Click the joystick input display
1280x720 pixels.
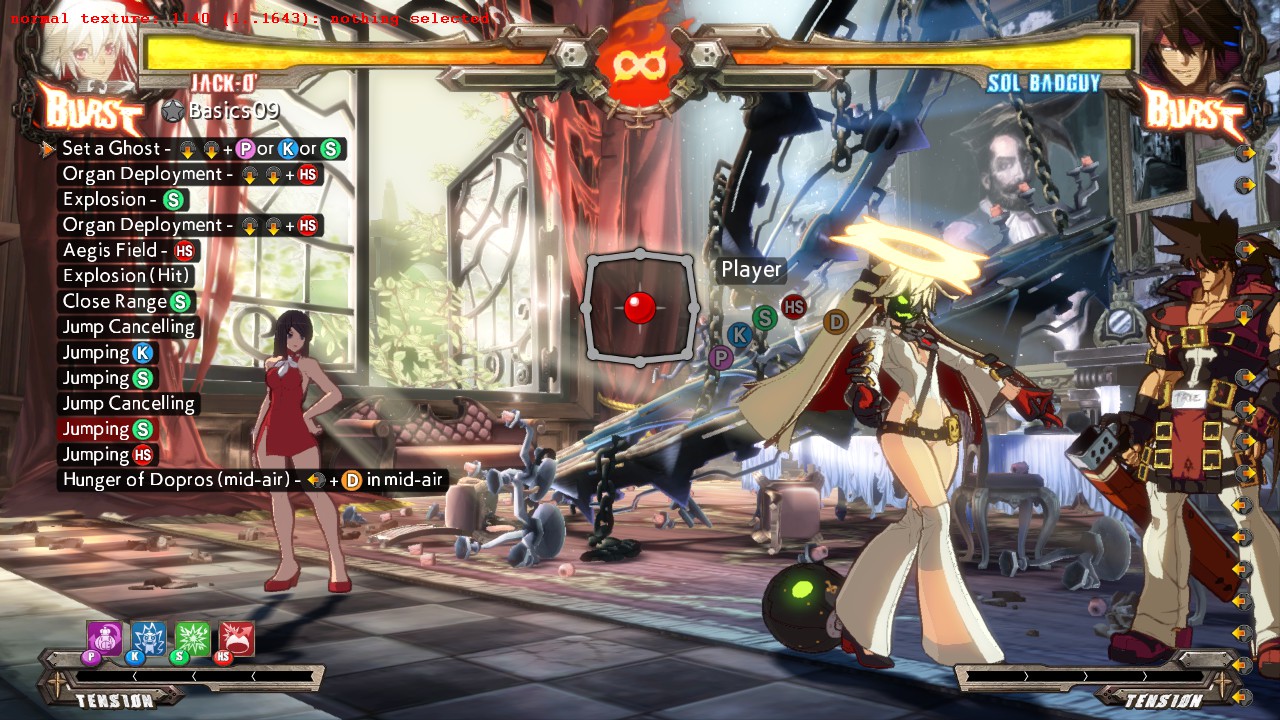(639, 308)
